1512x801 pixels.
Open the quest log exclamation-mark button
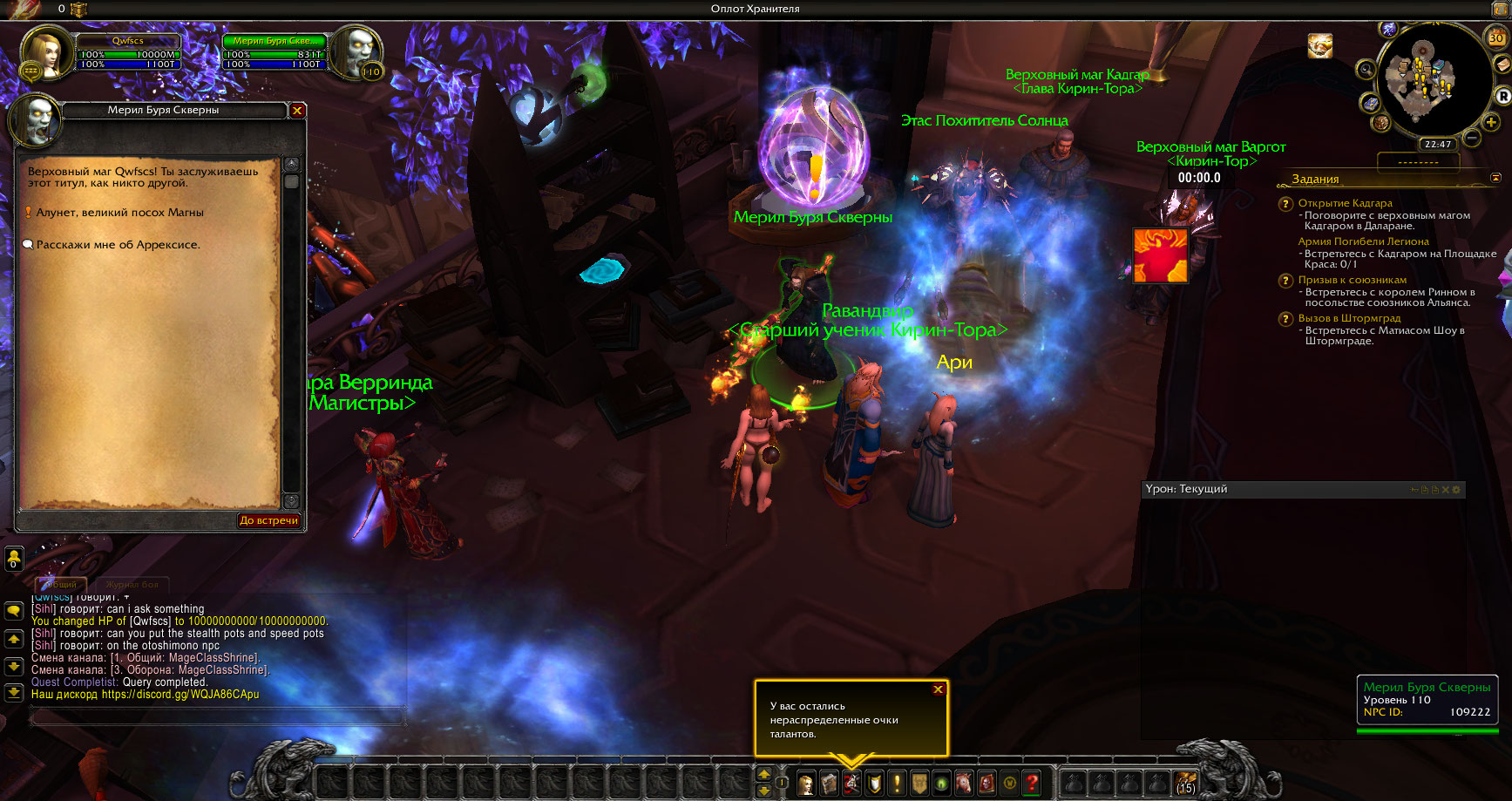897,784
